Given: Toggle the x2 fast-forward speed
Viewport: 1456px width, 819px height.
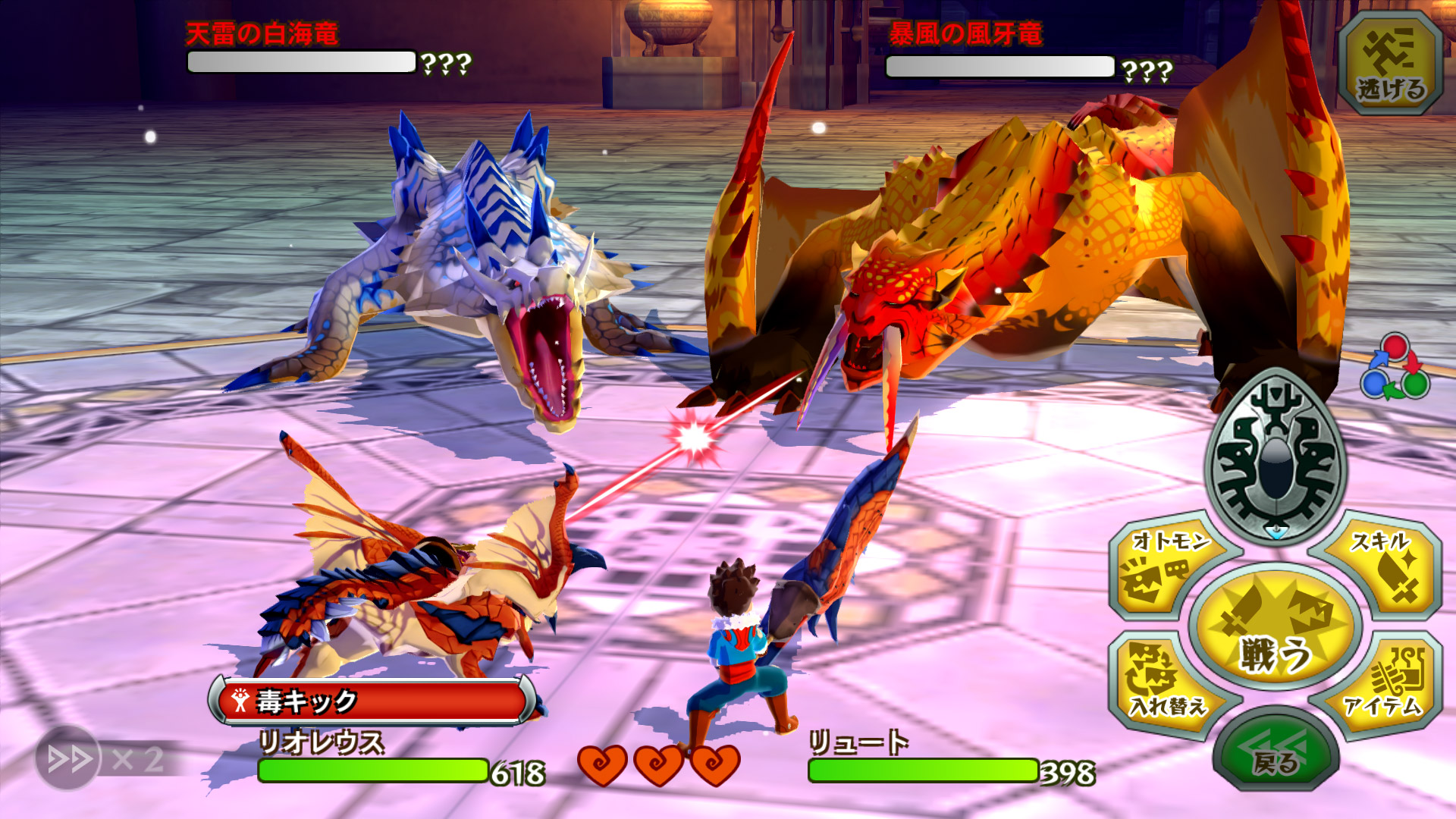Looking at the screenshot, I should 70,758.
